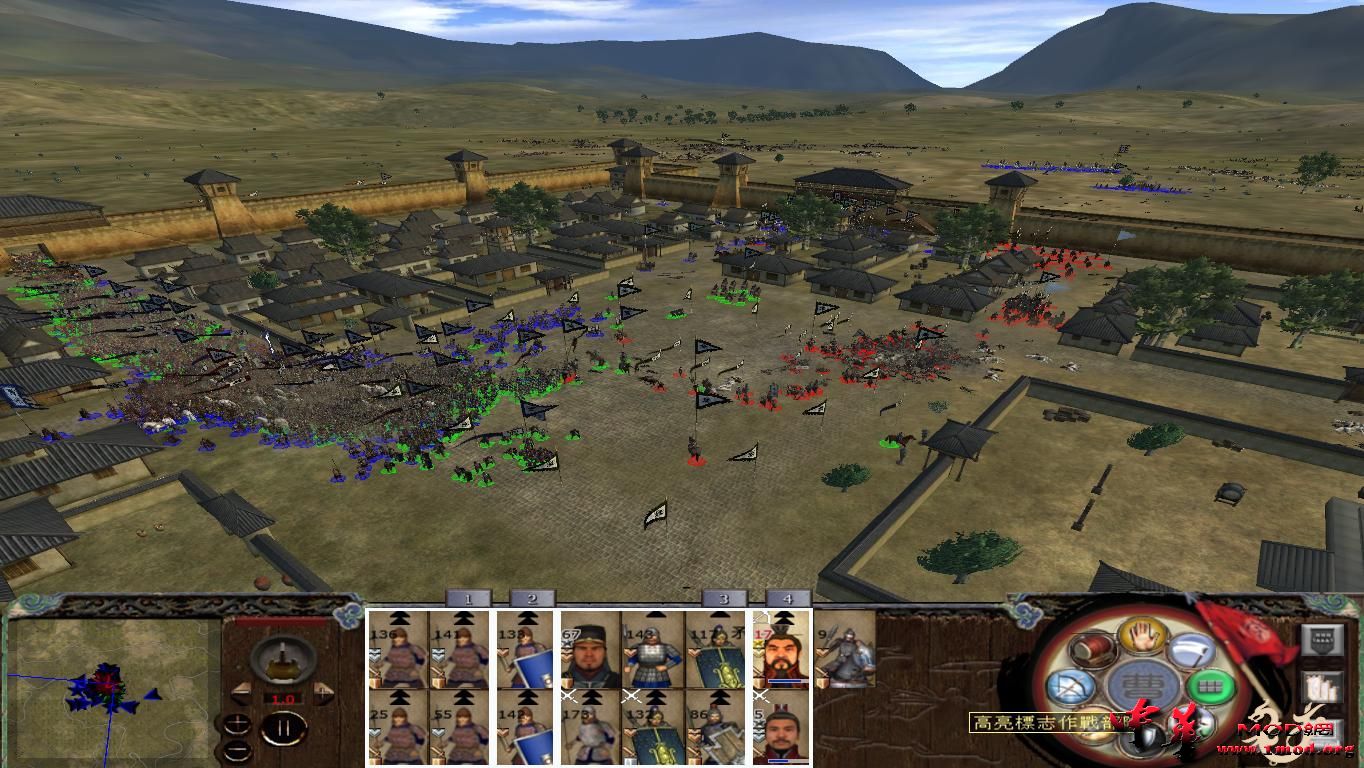This screenshot has height=768, width=1364.
Task: Click the hand halt icon on the command wheel
Action: 1141,637
